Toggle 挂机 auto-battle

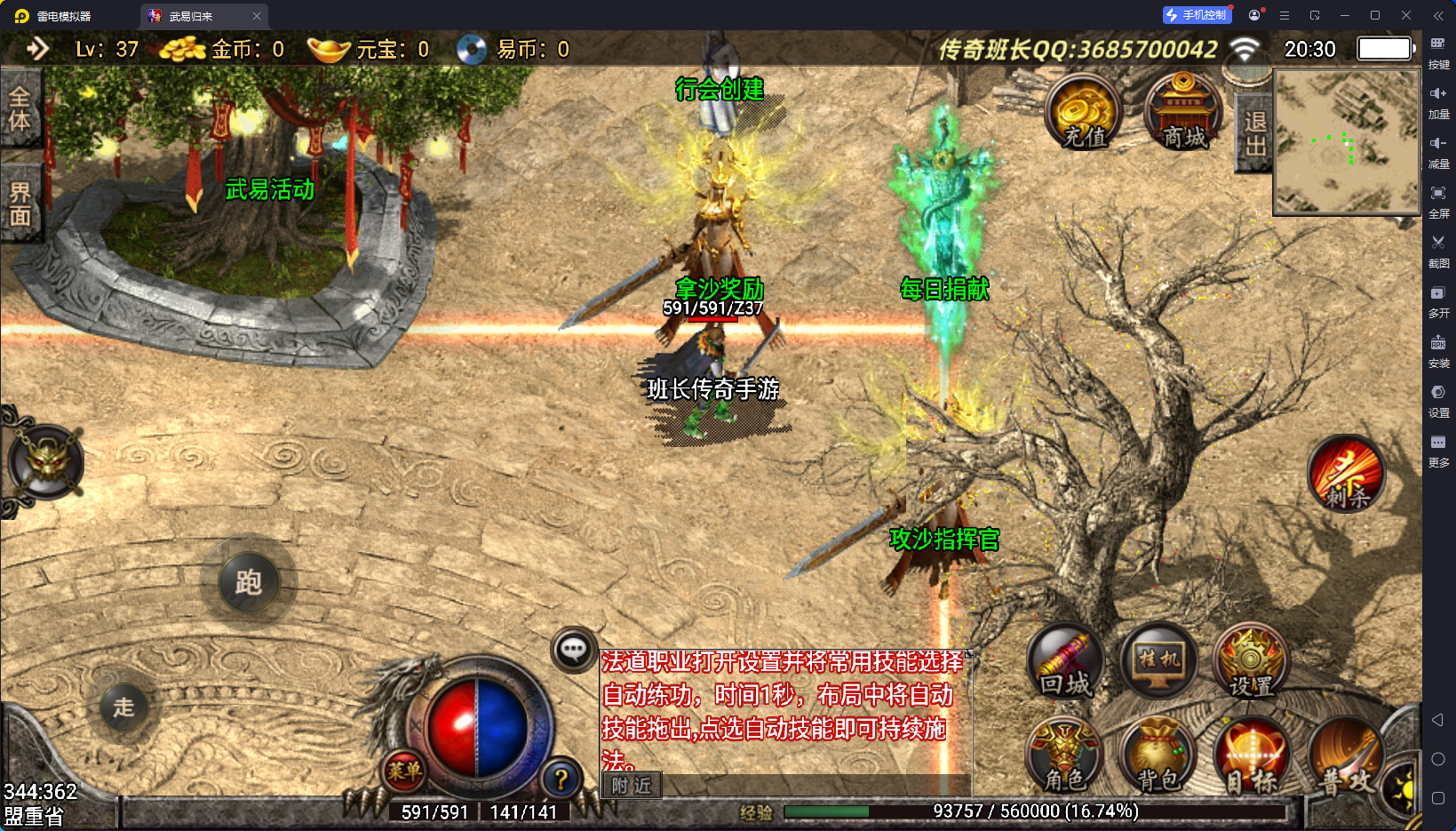pyautogui.click(x=1158, y=662)
